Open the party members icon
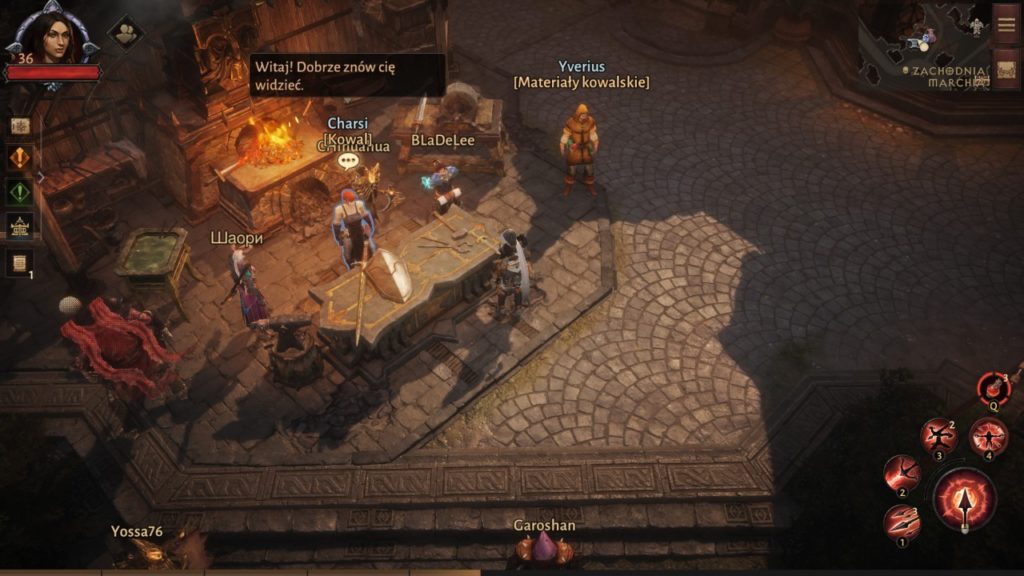This screenshot has height=576, width=1024. [x=125, y=32]
